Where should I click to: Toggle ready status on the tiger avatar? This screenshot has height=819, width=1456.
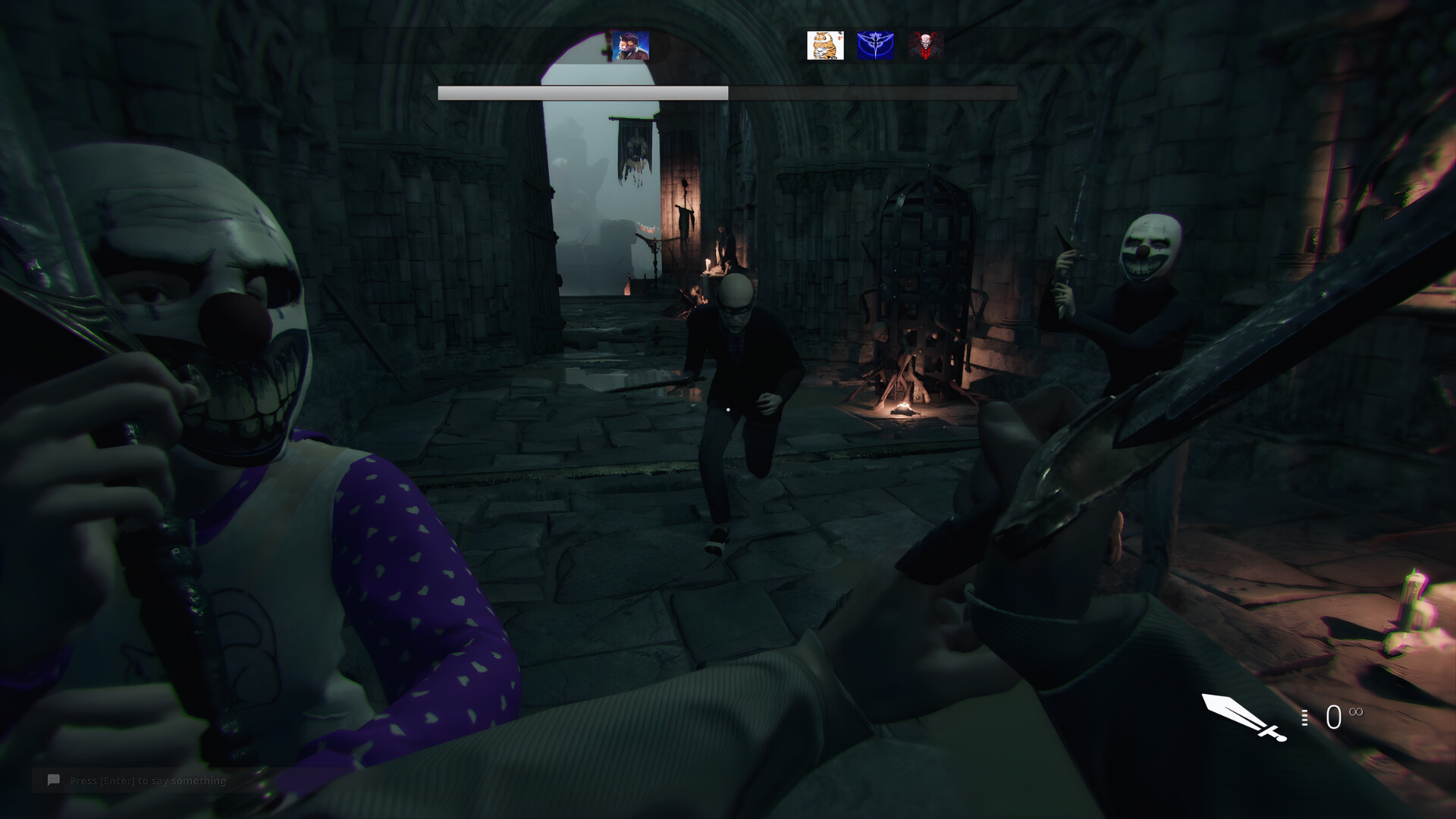[x=824, y=47]
